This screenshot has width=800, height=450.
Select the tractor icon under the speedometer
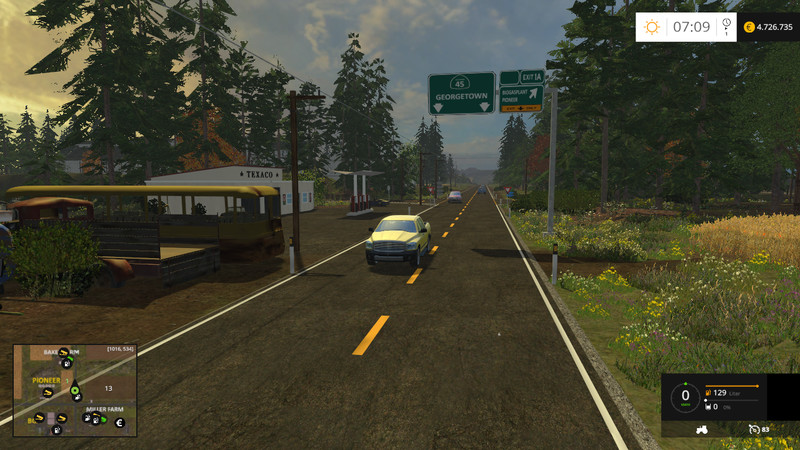[x=701, y=430]
